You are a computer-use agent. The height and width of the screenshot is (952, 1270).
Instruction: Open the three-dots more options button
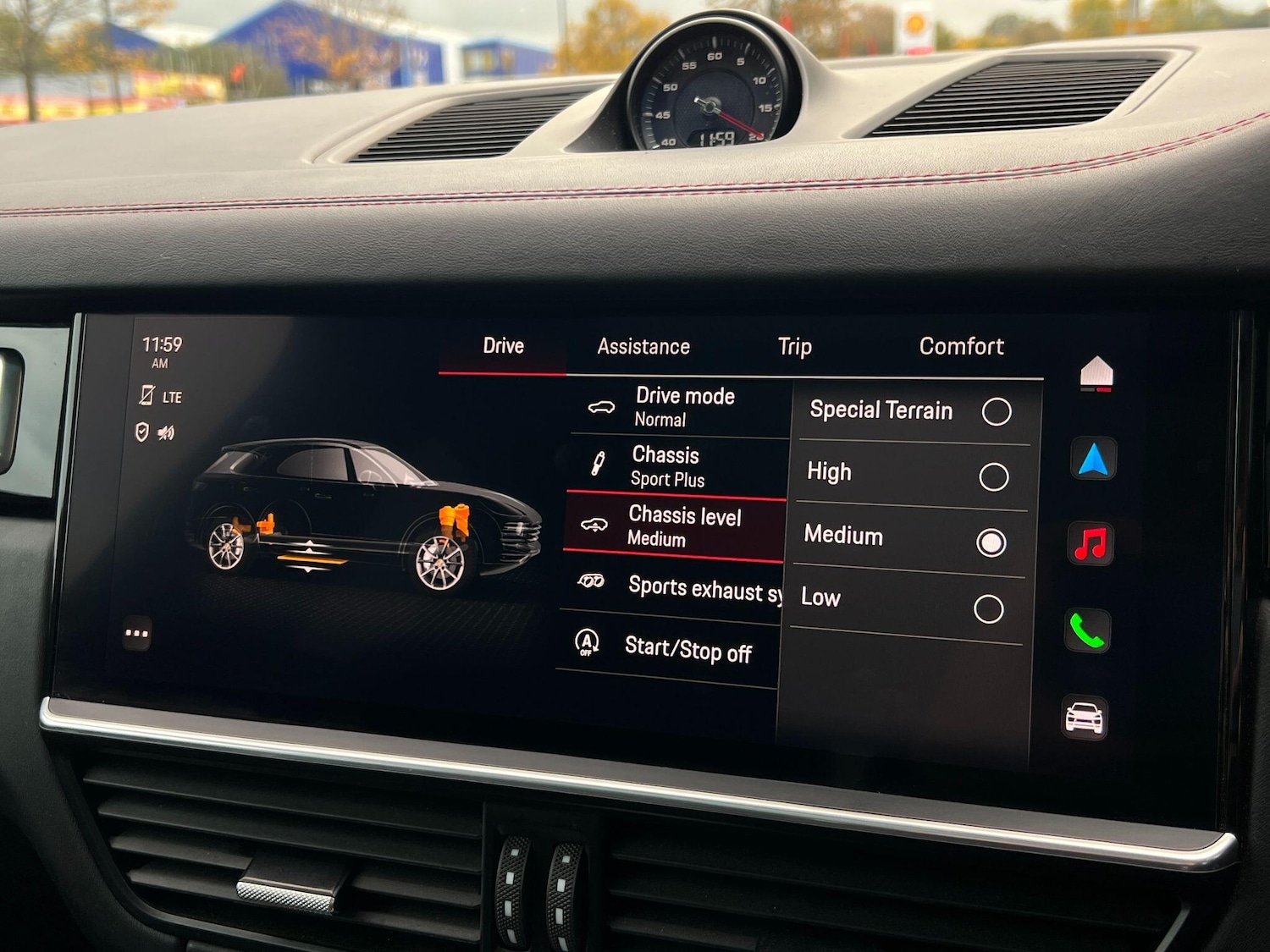(136, 633)
